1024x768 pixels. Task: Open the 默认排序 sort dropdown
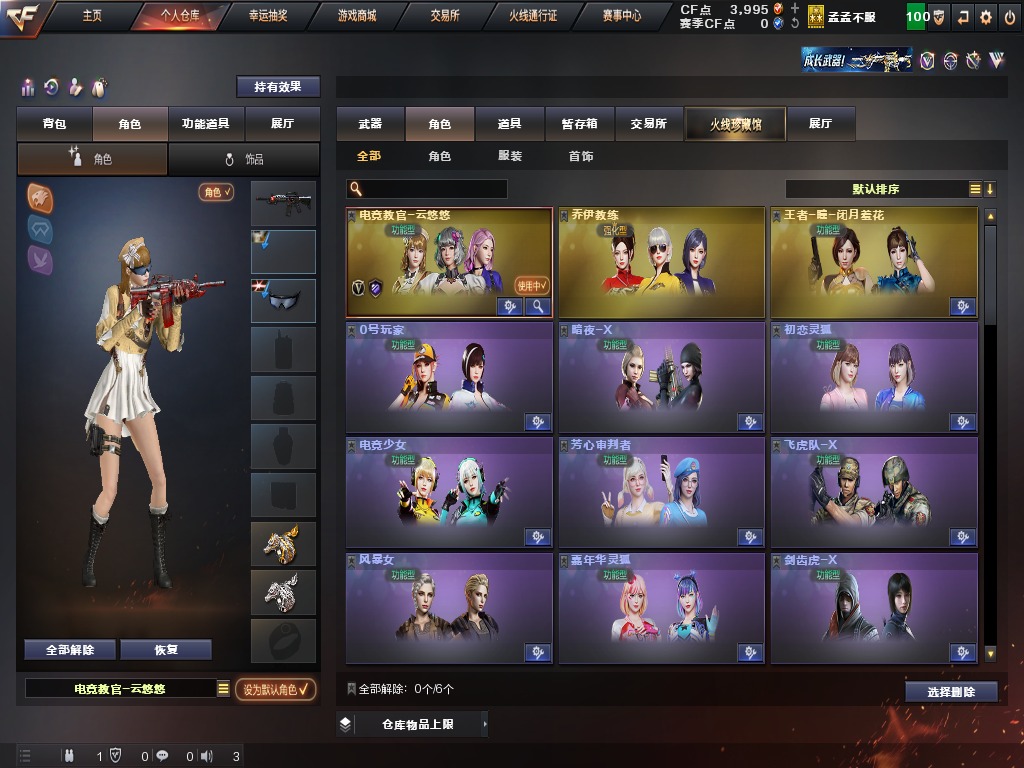click(877, 189)
